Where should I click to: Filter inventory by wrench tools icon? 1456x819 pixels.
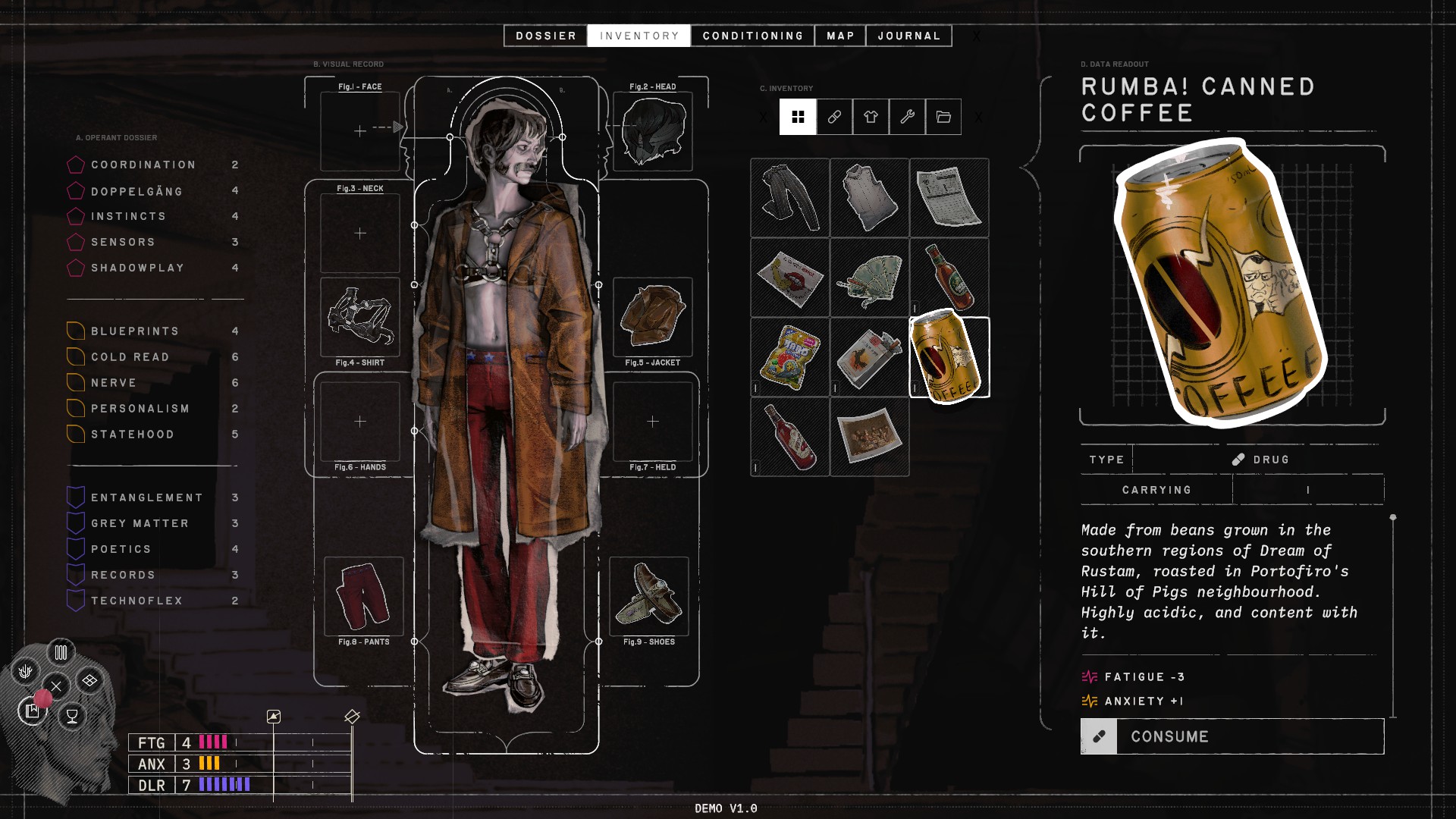click(907, 117)
